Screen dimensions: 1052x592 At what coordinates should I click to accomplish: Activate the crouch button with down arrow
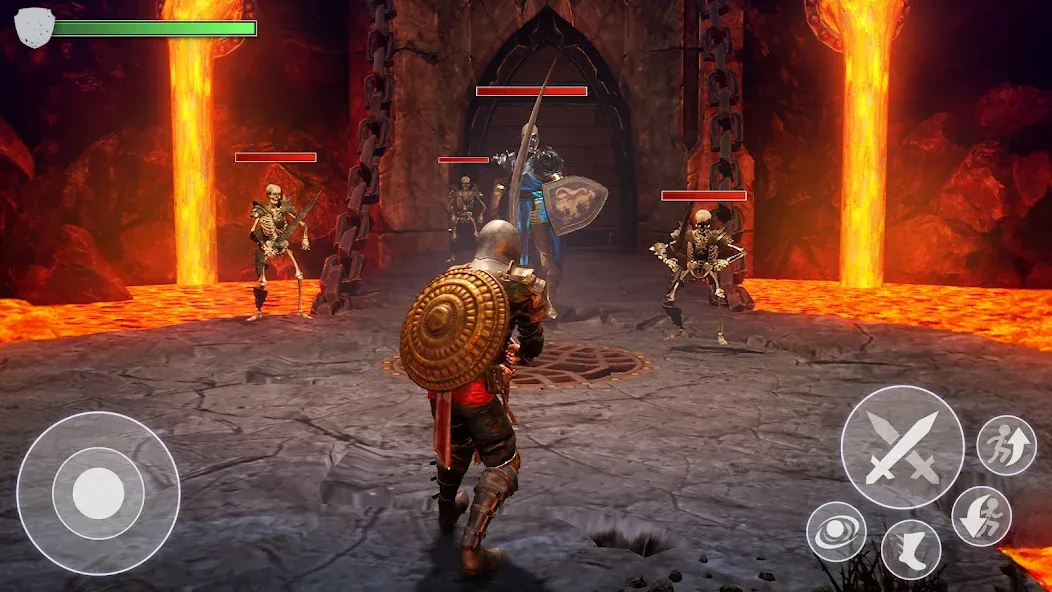coord(981,516)
